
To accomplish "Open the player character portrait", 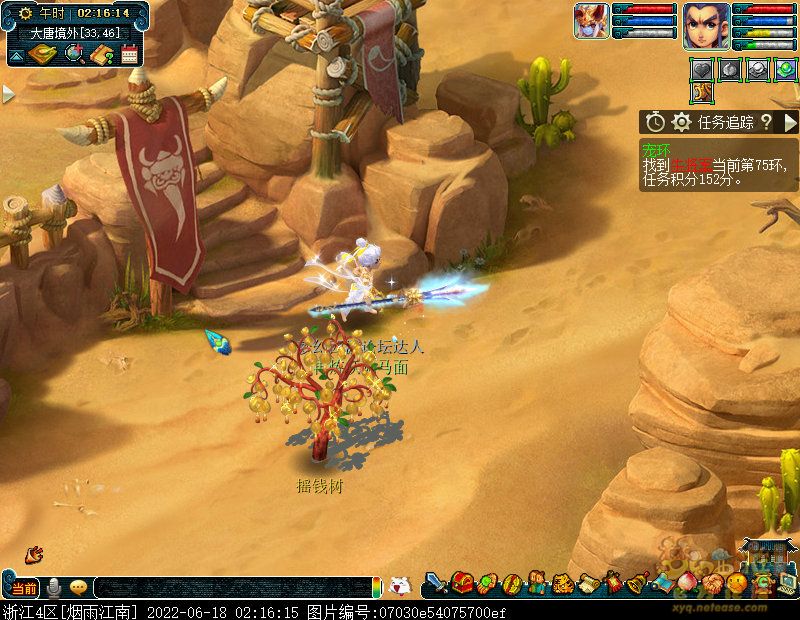I will click(x=706, y=25).
